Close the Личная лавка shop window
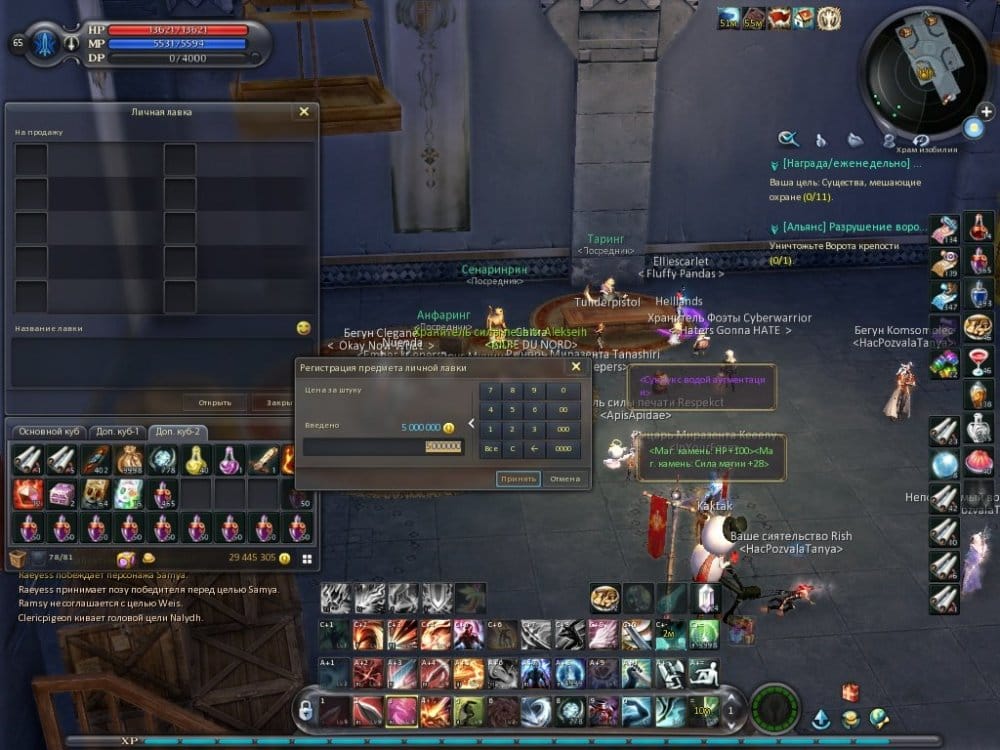This screenshot has height=750, width=1000. coord(303,112)
